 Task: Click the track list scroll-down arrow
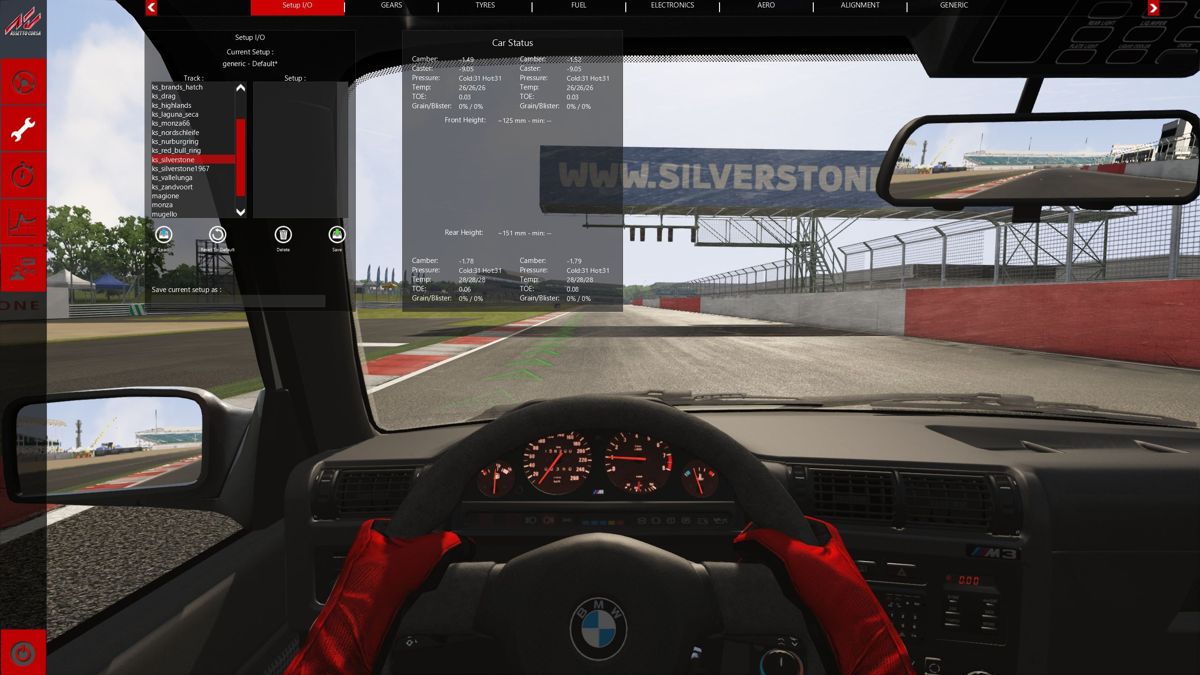[240, 212]
